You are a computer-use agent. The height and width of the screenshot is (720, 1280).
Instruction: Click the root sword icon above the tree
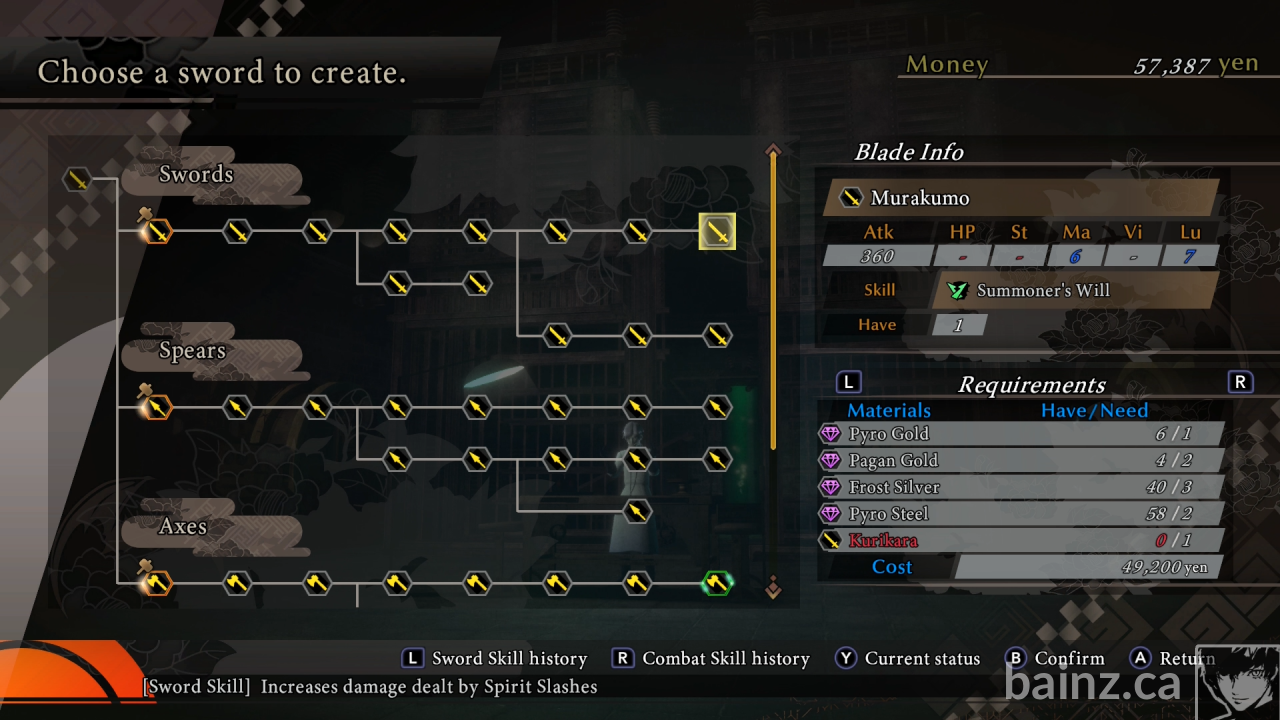(x=77, y=179)
